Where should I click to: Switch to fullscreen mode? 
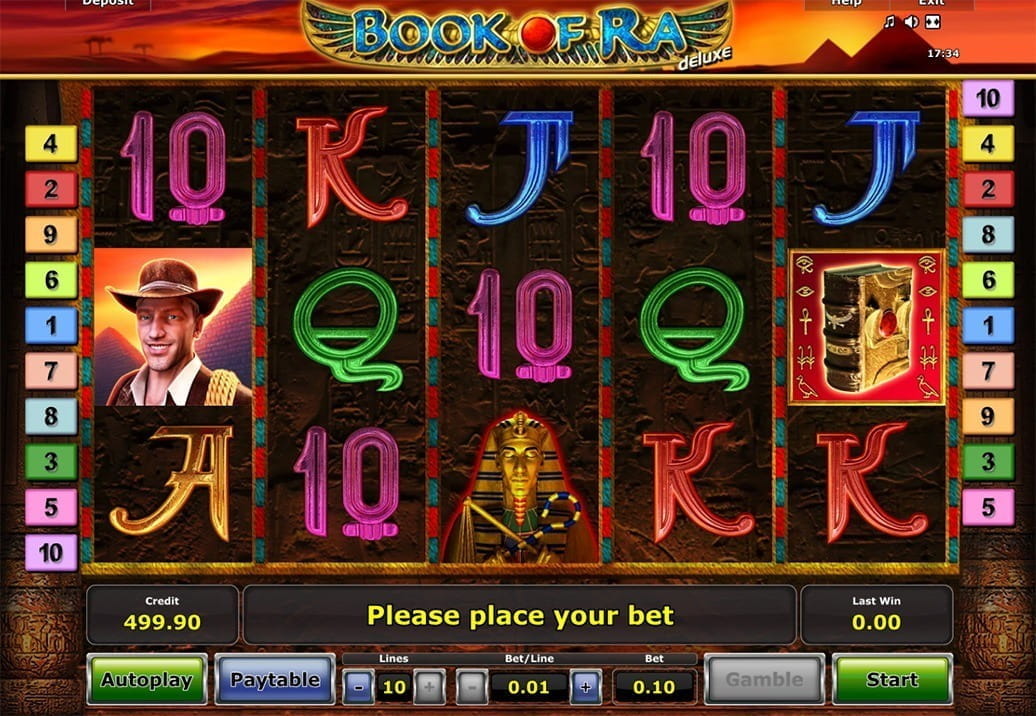pyautogui.click(x=933, y=22)
